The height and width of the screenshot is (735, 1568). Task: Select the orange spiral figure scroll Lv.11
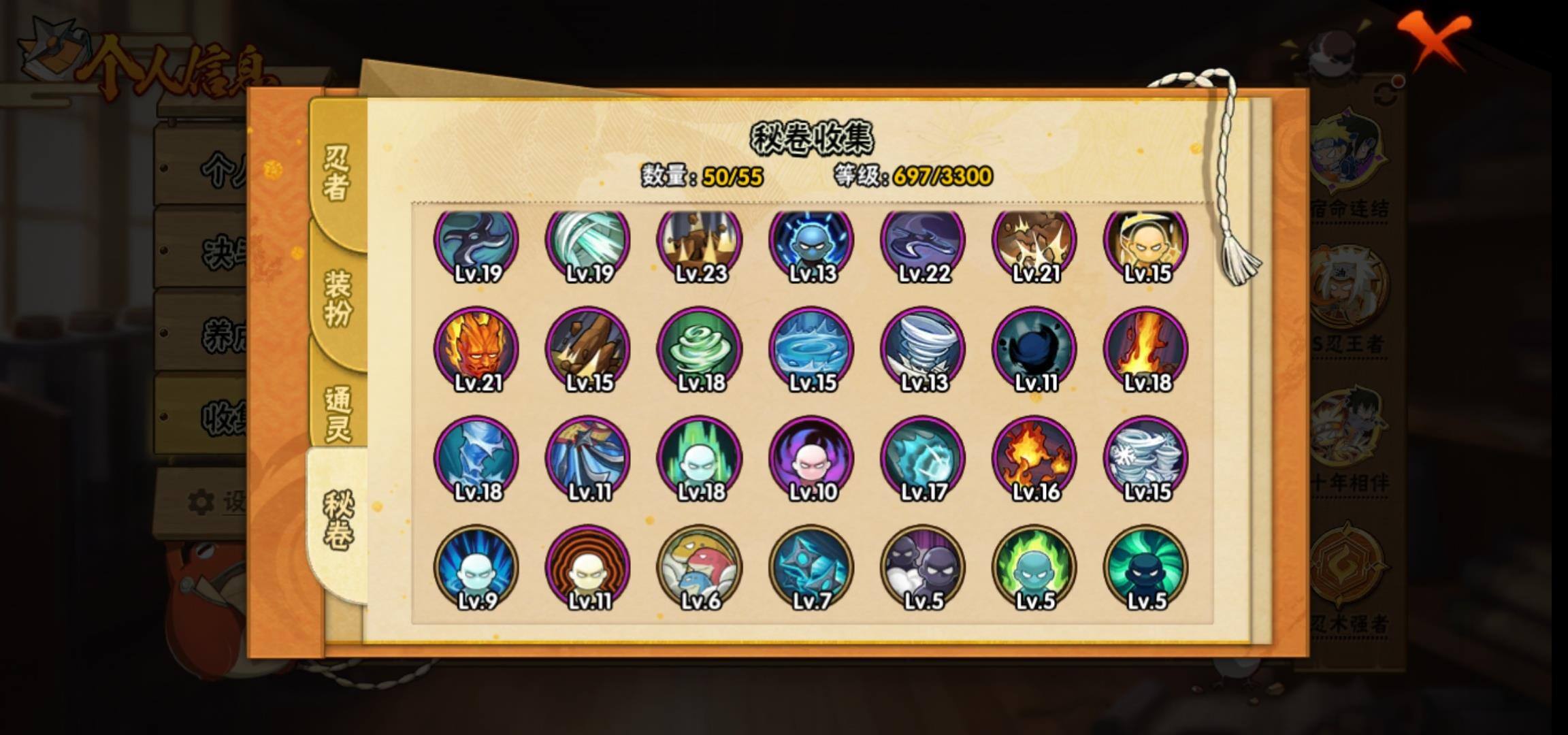[x=588, y=566]
